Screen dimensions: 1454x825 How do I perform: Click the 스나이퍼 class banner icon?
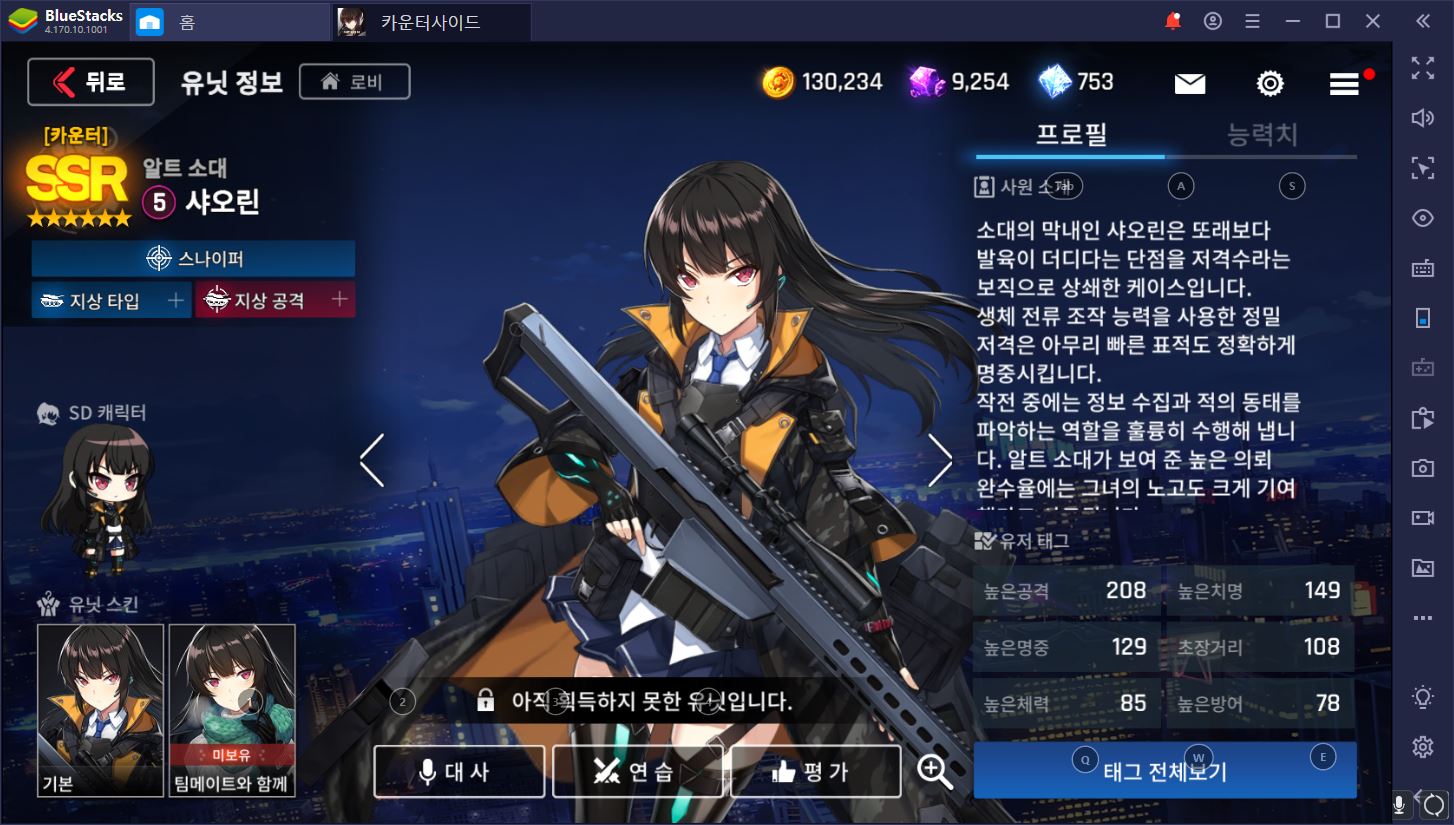157,258
